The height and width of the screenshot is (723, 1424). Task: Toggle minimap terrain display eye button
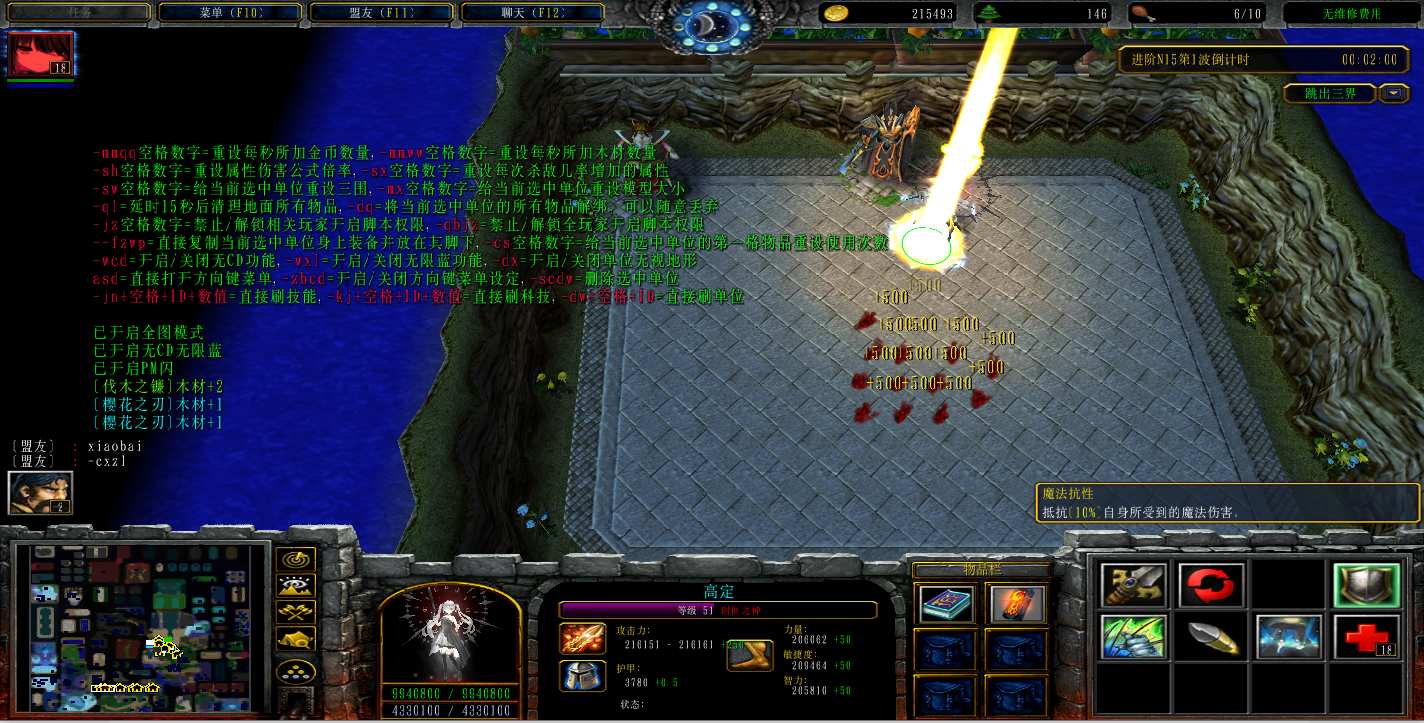coord(296,587)
